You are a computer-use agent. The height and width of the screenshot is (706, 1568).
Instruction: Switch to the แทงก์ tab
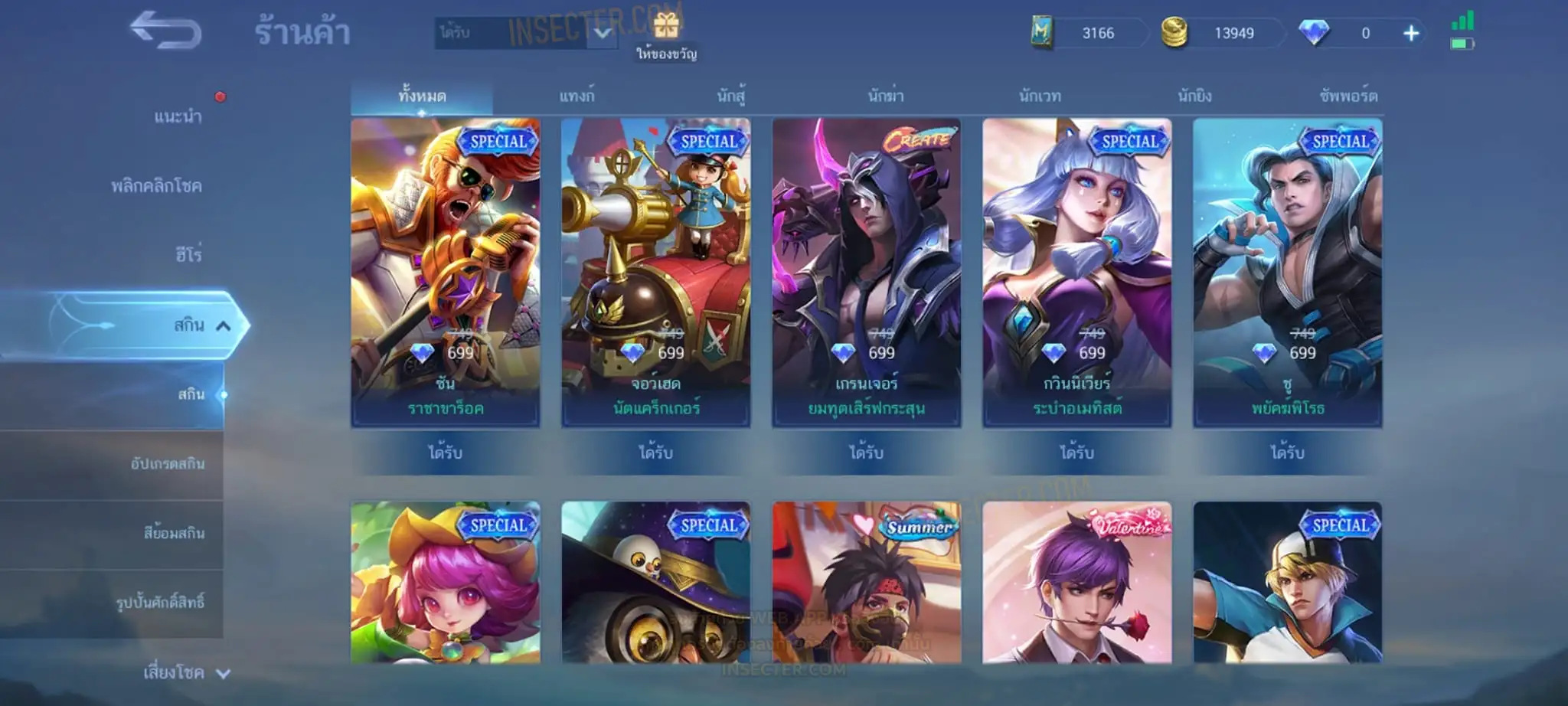pos(577,96)
